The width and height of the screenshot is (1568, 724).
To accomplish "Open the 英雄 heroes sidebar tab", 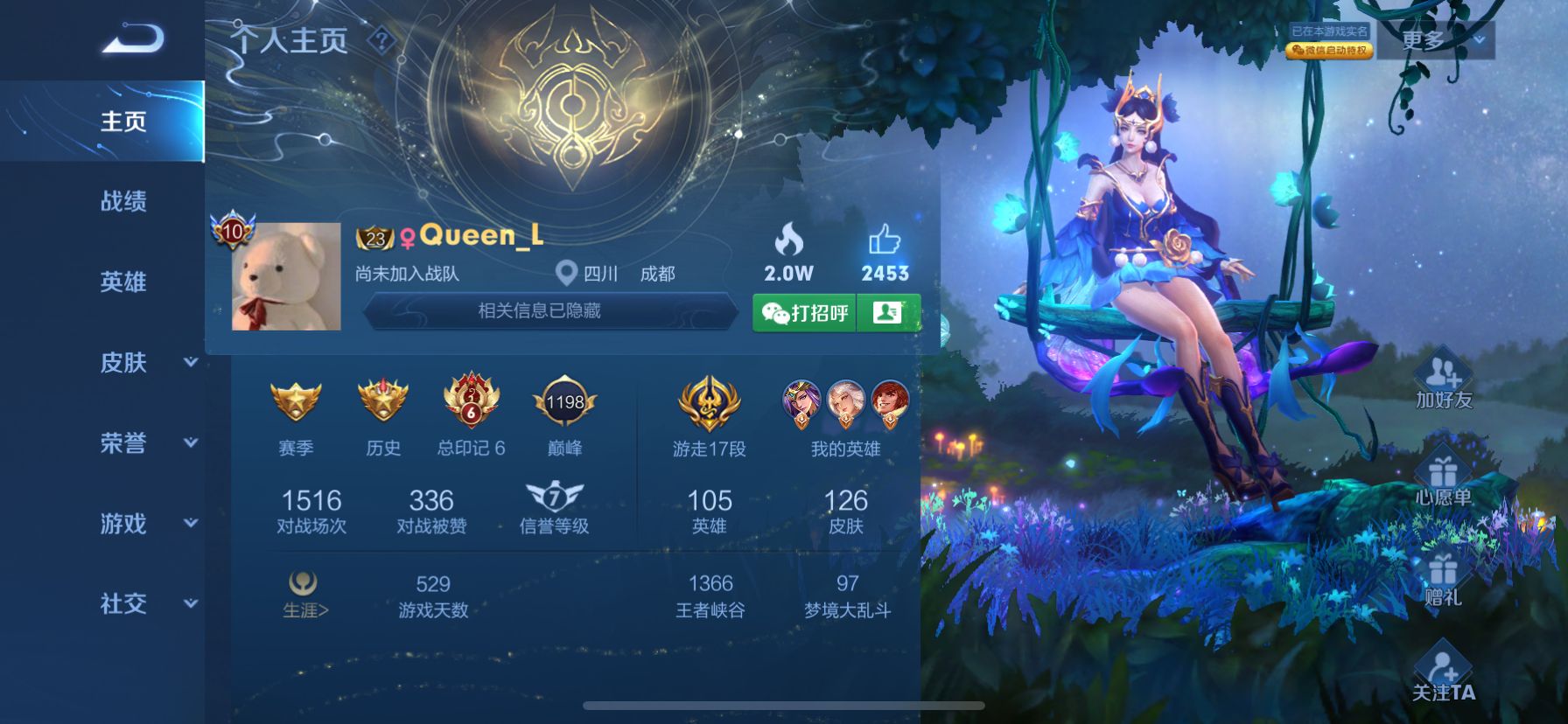I will (x=122, y=282).
